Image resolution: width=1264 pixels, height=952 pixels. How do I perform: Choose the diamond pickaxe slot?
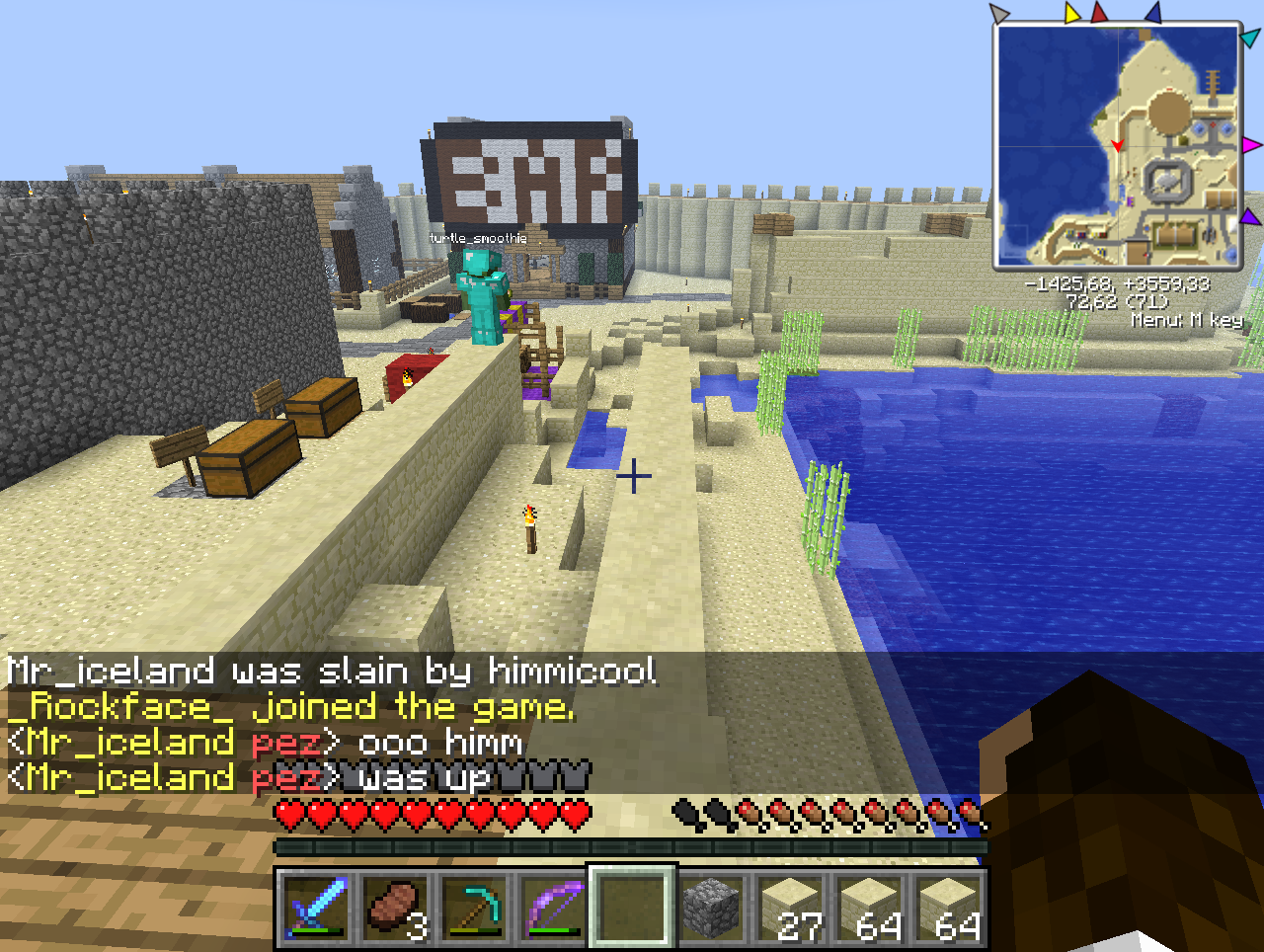[472, 907]
